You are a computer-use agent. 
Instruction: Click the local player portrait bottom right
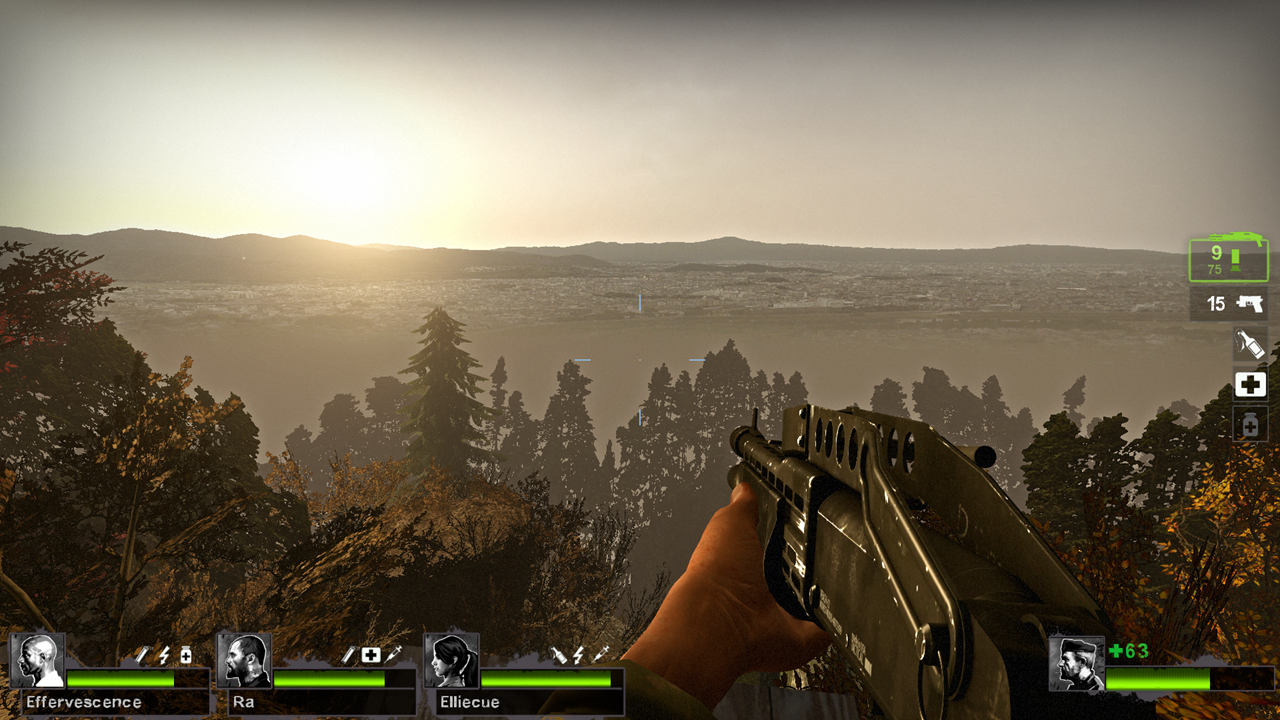[x=1078, y=664]
